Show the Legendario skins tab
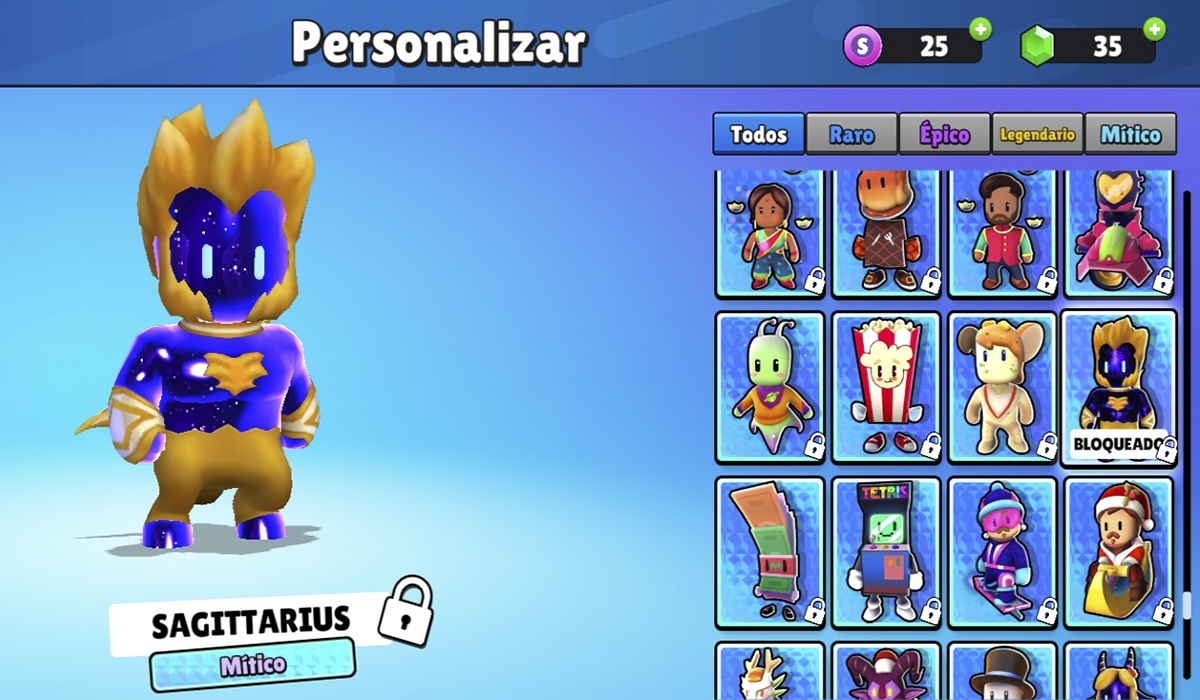Screen dimensions: 1200x700 click(x=1037, y=134)
